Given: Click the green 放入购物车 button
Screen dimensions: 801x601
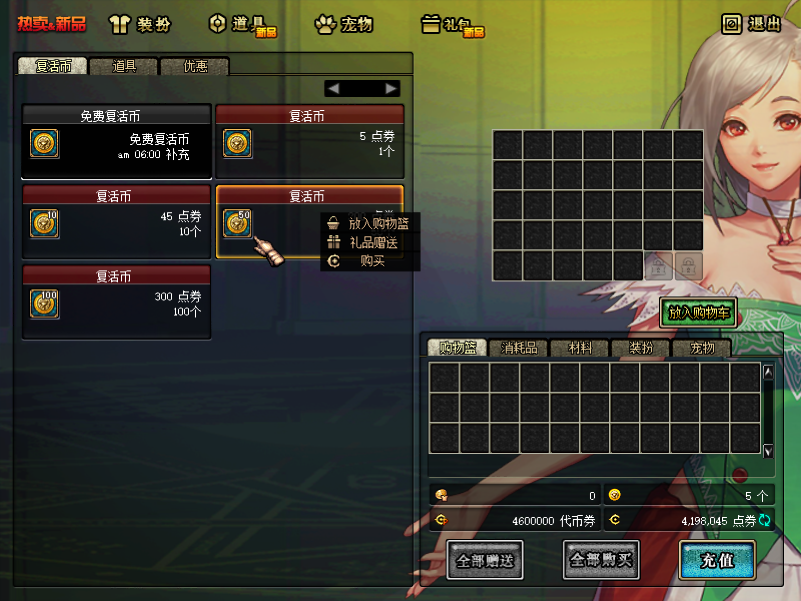Looking at the screenshot, I should pyautogui.click(x=700, y=312).
